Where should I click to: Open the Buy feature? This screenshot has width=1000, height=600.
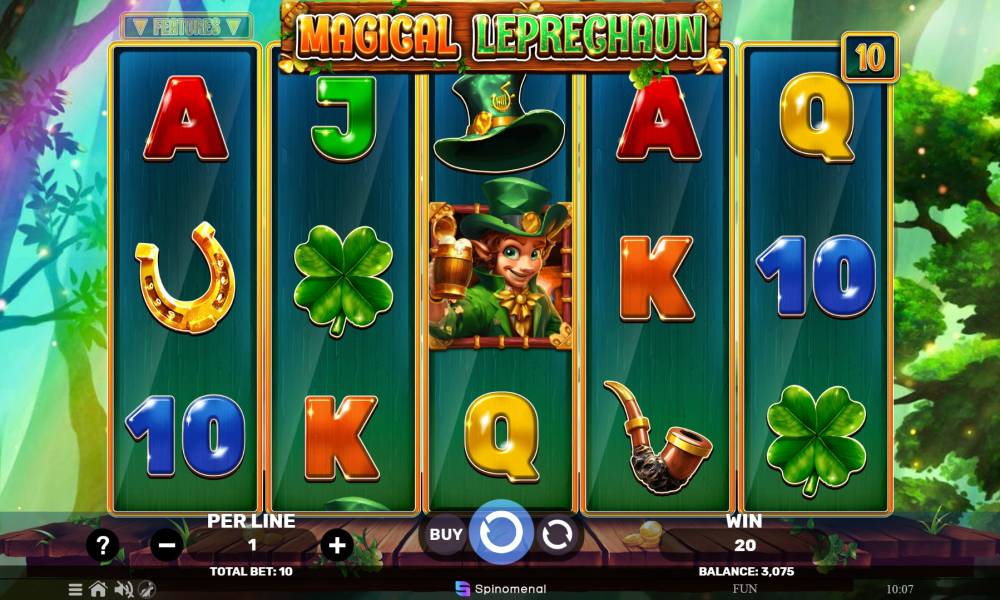pos(446,534)
